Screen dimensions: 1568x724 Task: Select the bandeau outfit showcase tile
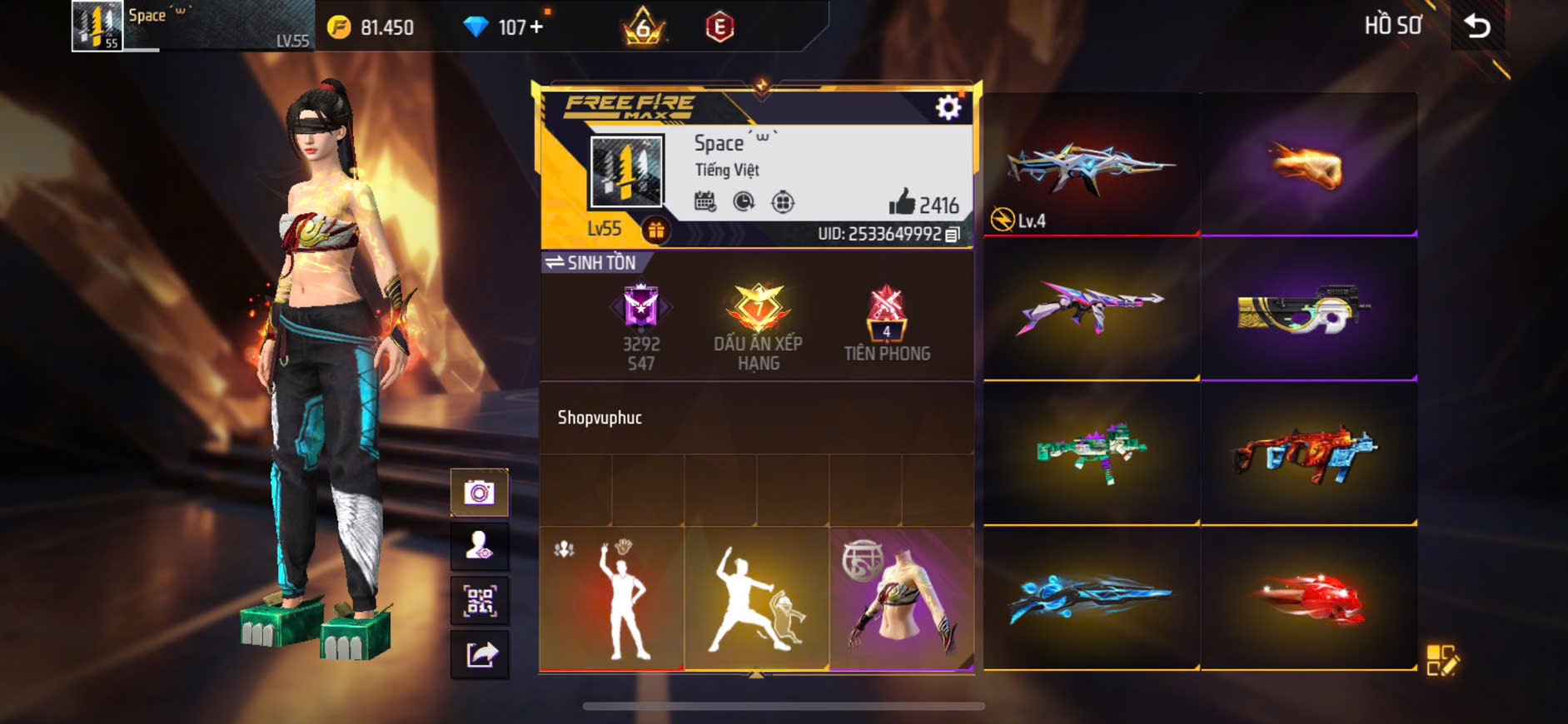(901, 598)
